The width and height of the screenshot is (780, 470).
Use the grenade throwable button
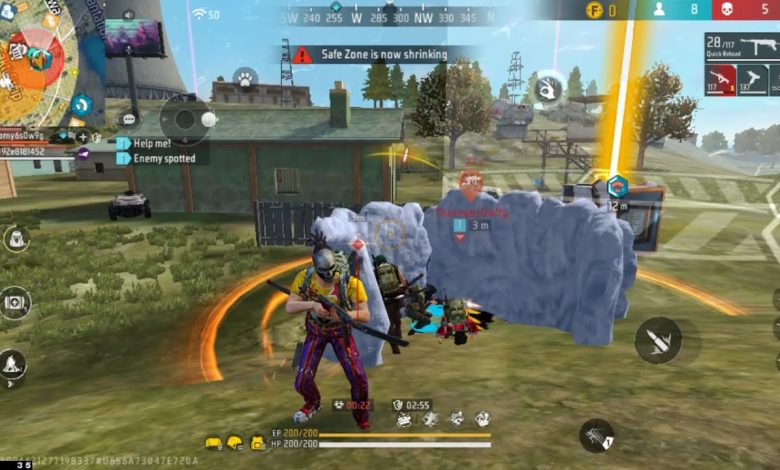(597, 435)
